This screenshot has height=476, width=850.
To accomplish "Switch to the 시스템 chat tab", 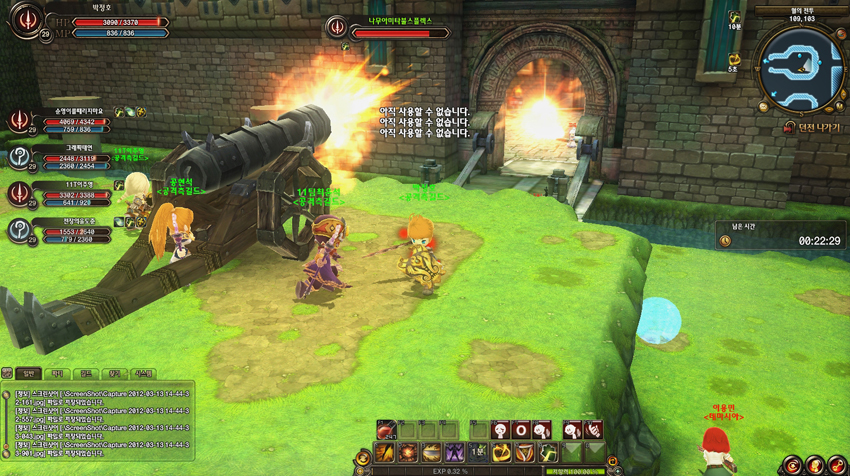I will pos(144,372).
